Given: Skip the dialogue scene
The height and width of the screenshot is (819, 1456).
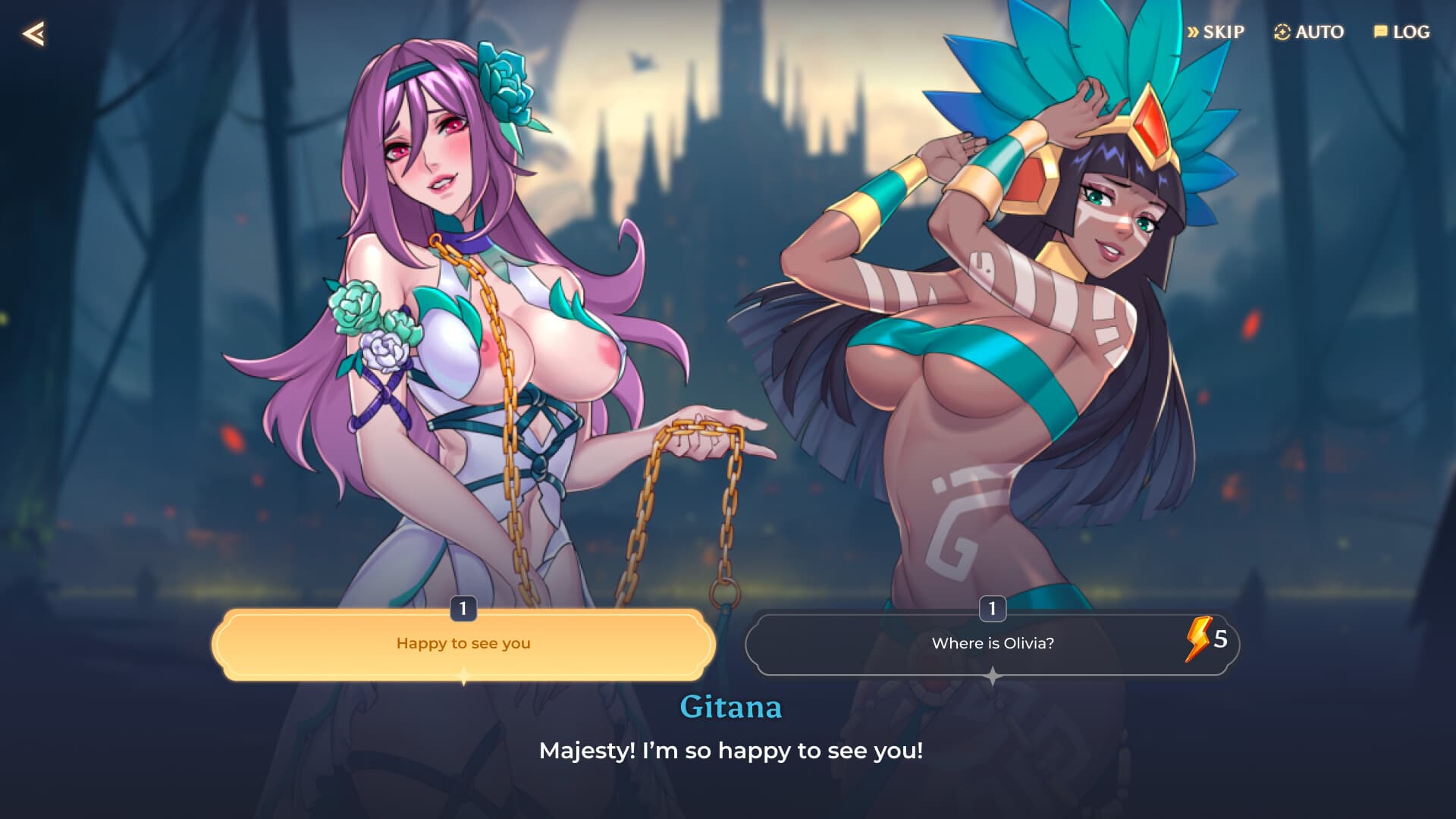Looking at the screenshot, I should 1216,32.
